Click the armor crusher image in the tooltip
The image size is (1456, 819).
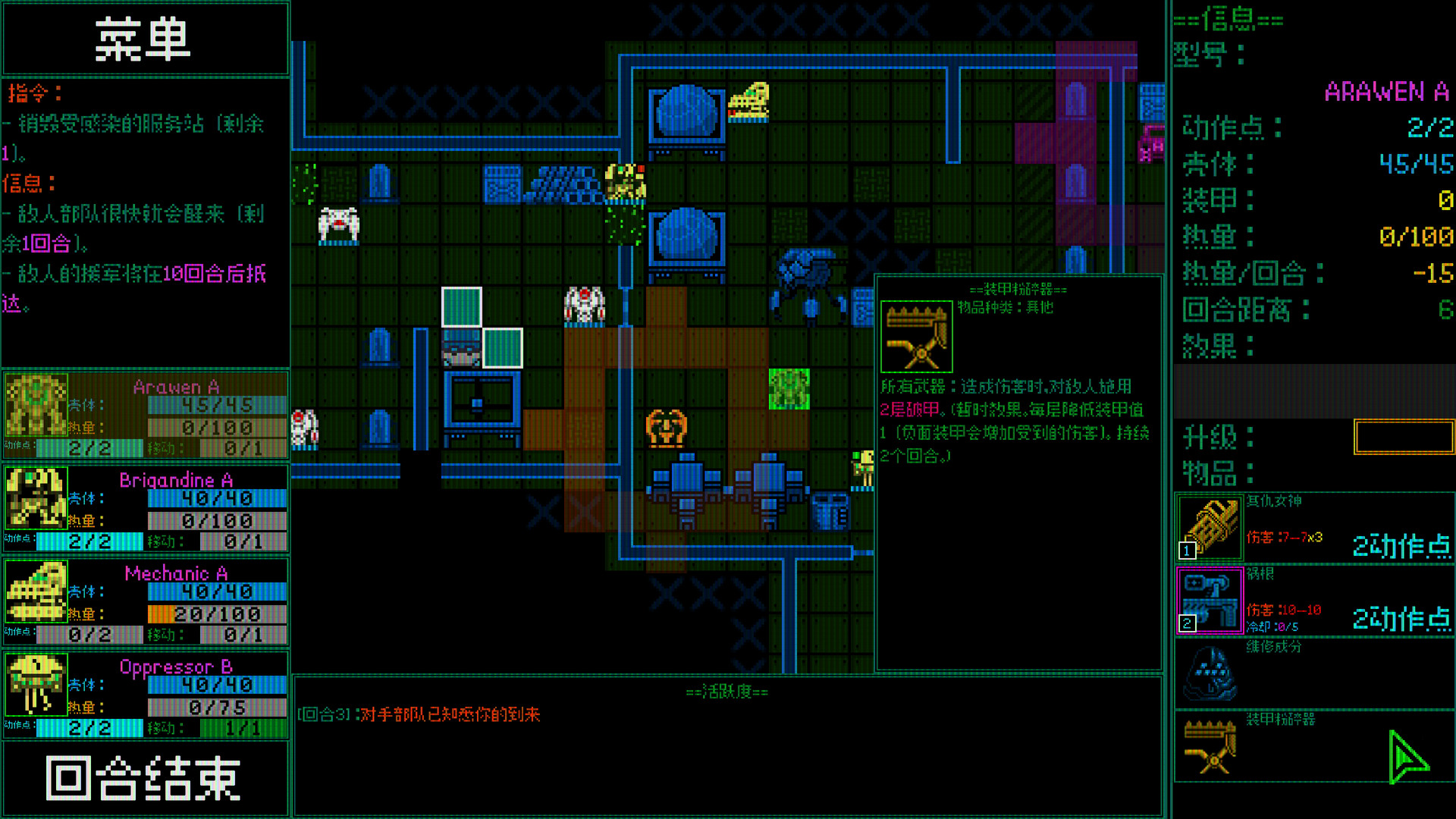pyautogui.click(x=918, y=334)
